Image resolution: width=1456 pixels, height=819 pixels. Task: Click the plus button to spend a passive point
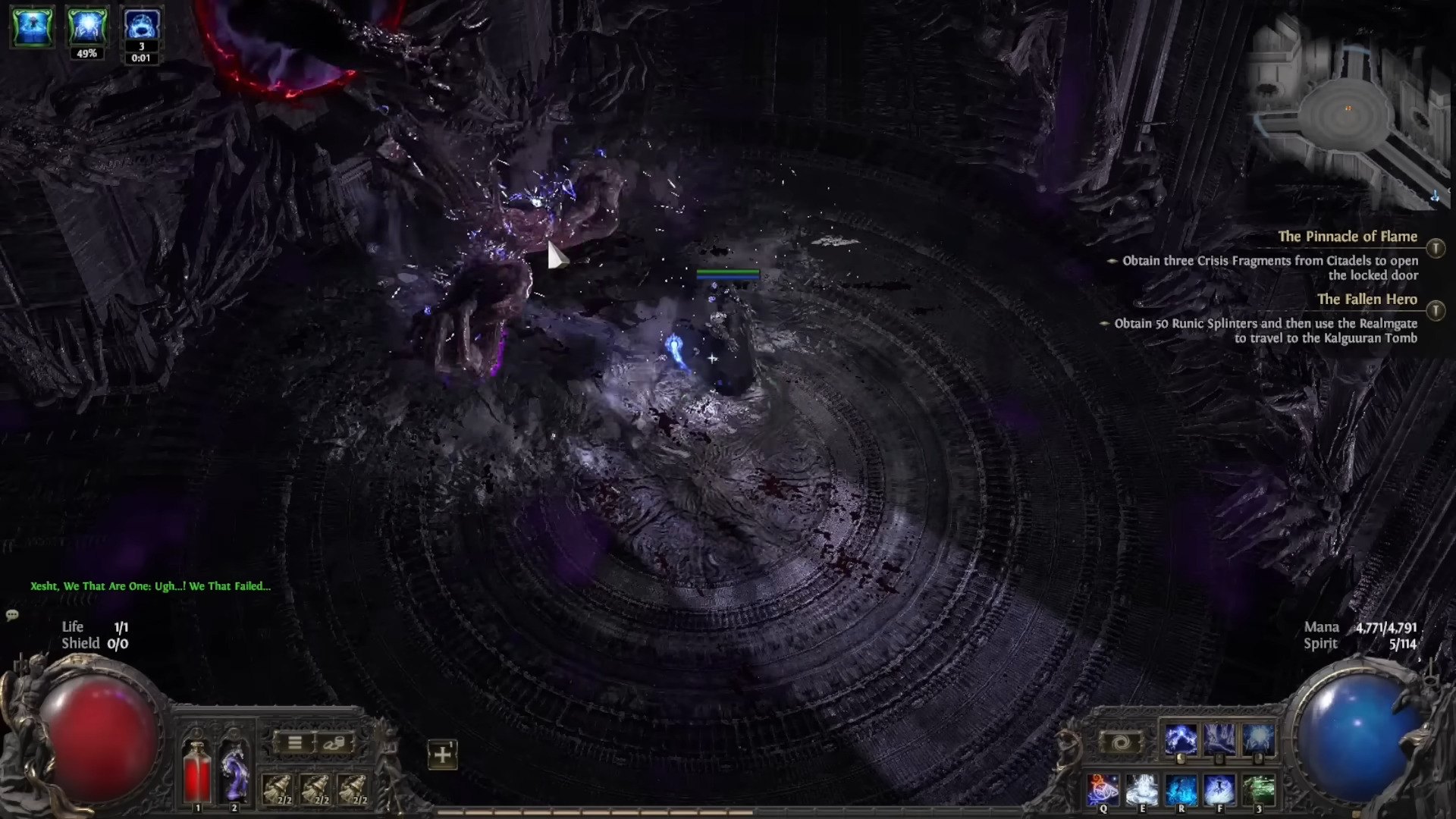click(x=442, y=755)
